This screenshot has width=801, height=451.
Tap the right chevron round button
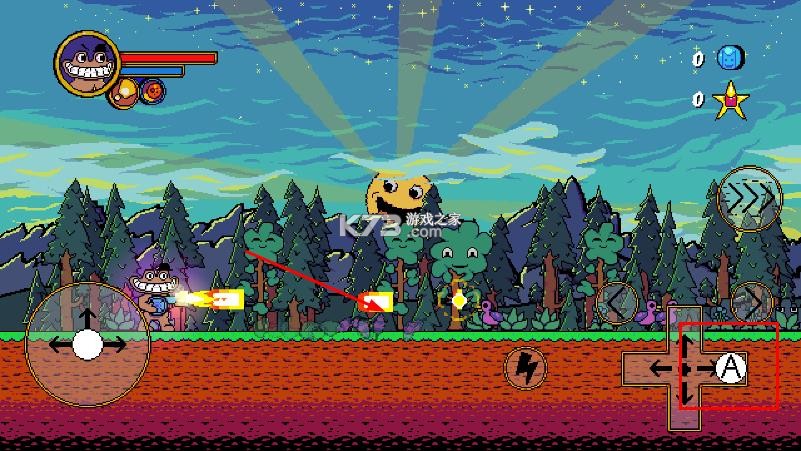(x=752, y=302)
